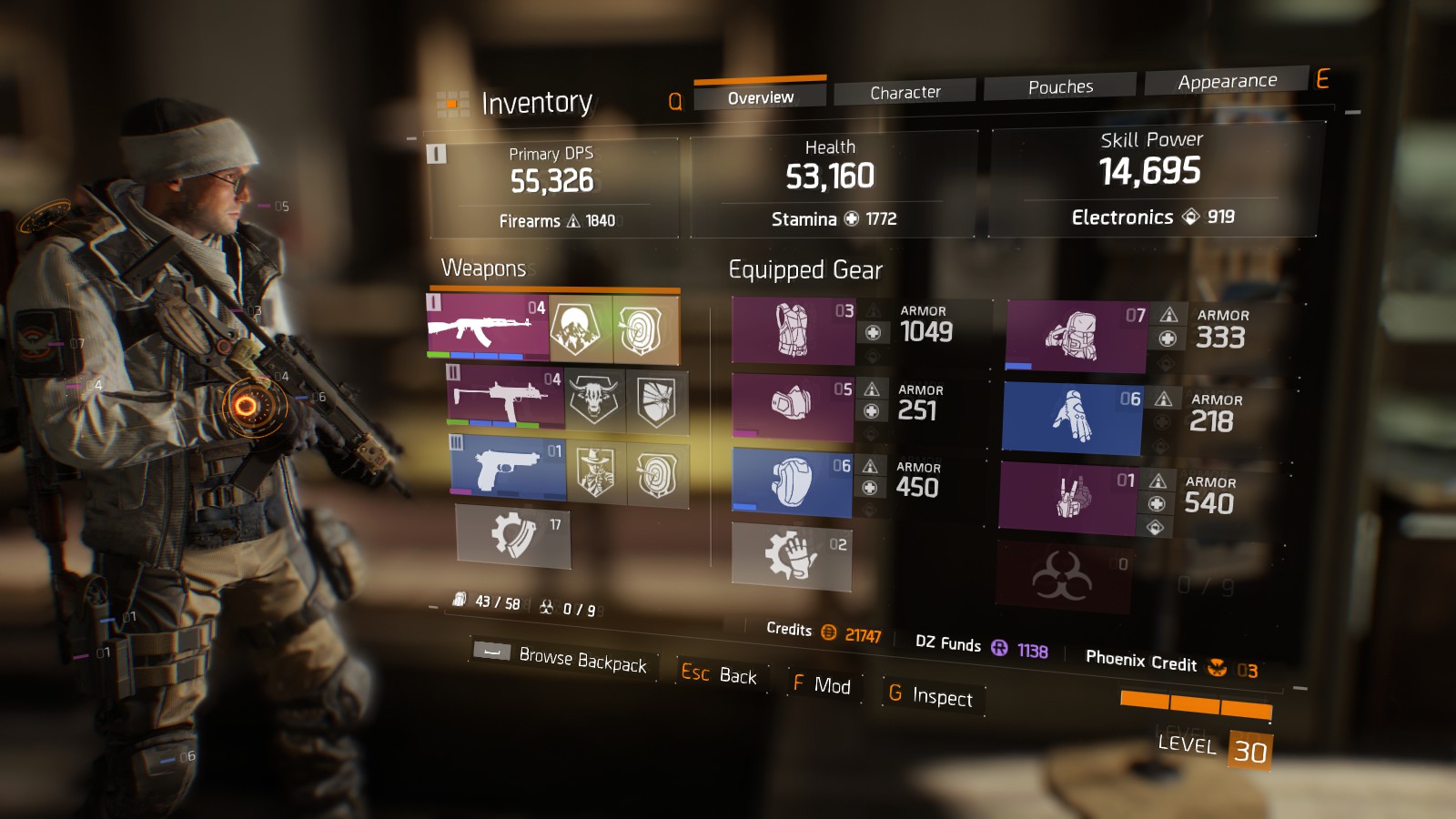Select the secondary submachine gun slot

tap(505, 397)
